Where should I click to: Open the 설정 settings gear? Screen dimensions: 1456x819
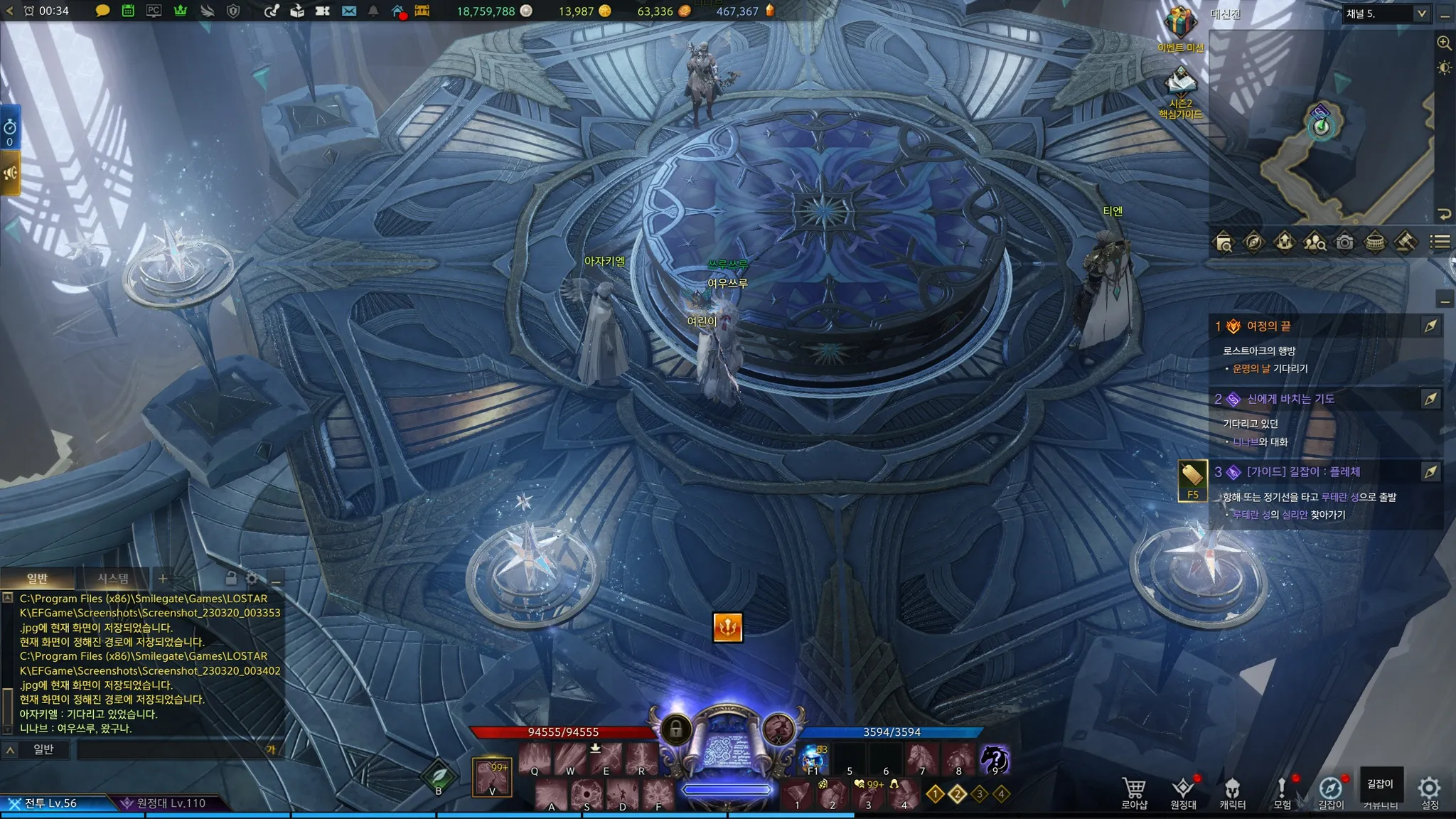pos(1429,792)
